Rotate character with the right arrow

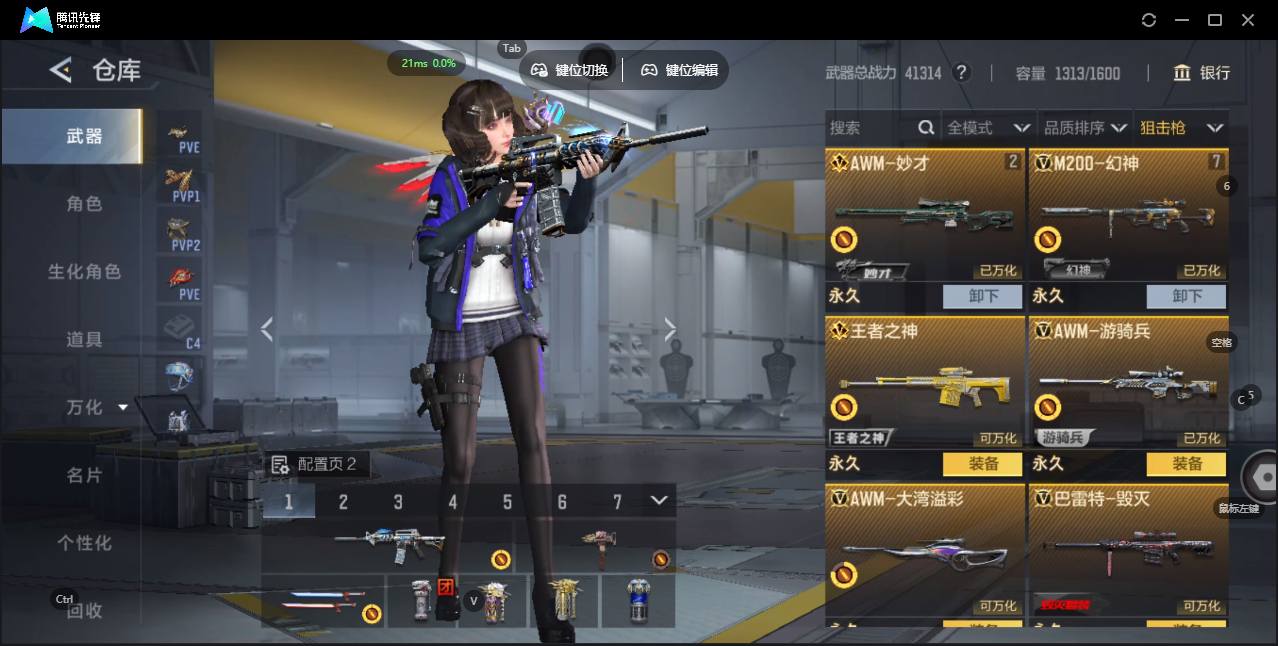coord(670,329)
